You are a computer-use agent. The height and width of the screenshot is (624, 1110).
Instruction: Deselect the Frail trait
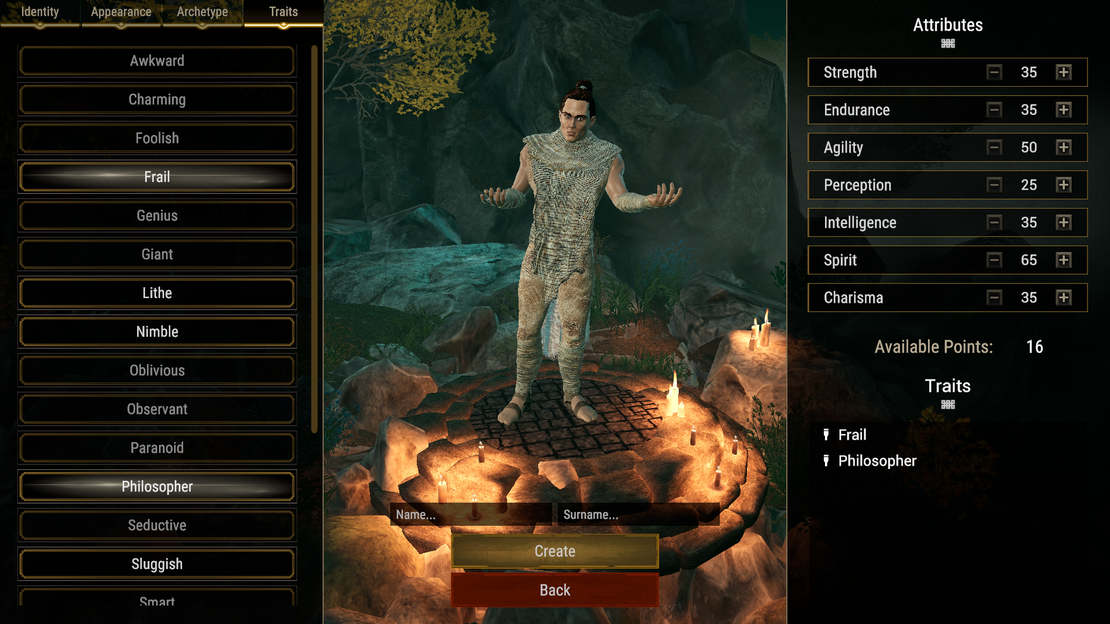157,177
